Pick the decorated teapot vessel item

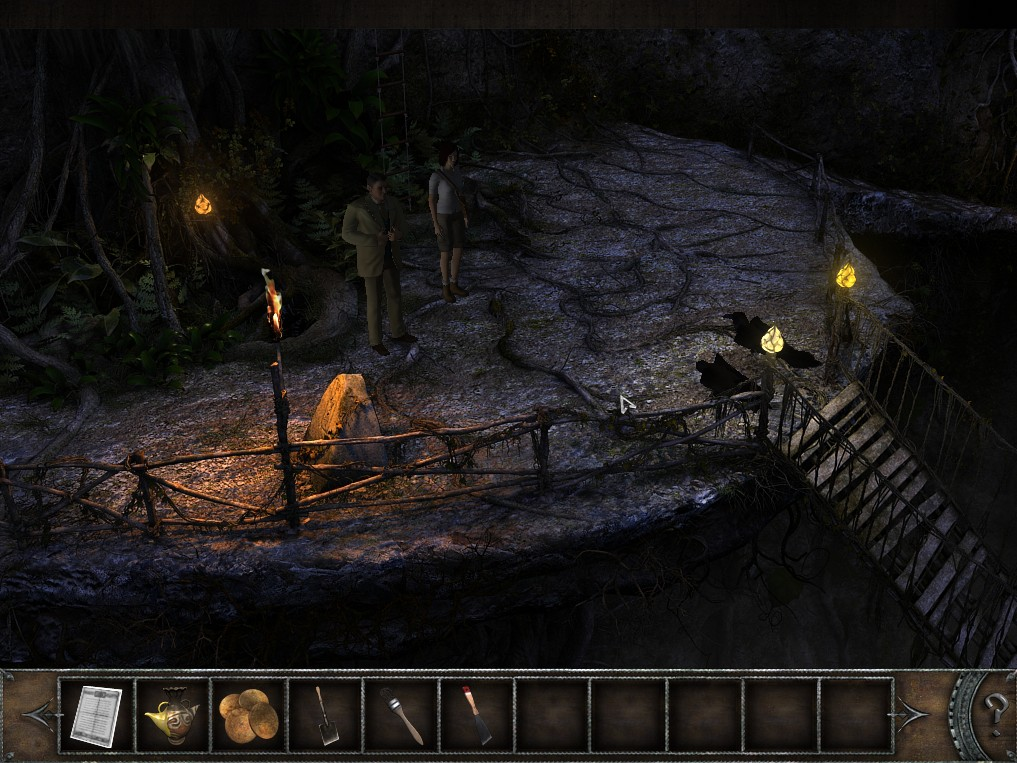click(x=172, y=716)
